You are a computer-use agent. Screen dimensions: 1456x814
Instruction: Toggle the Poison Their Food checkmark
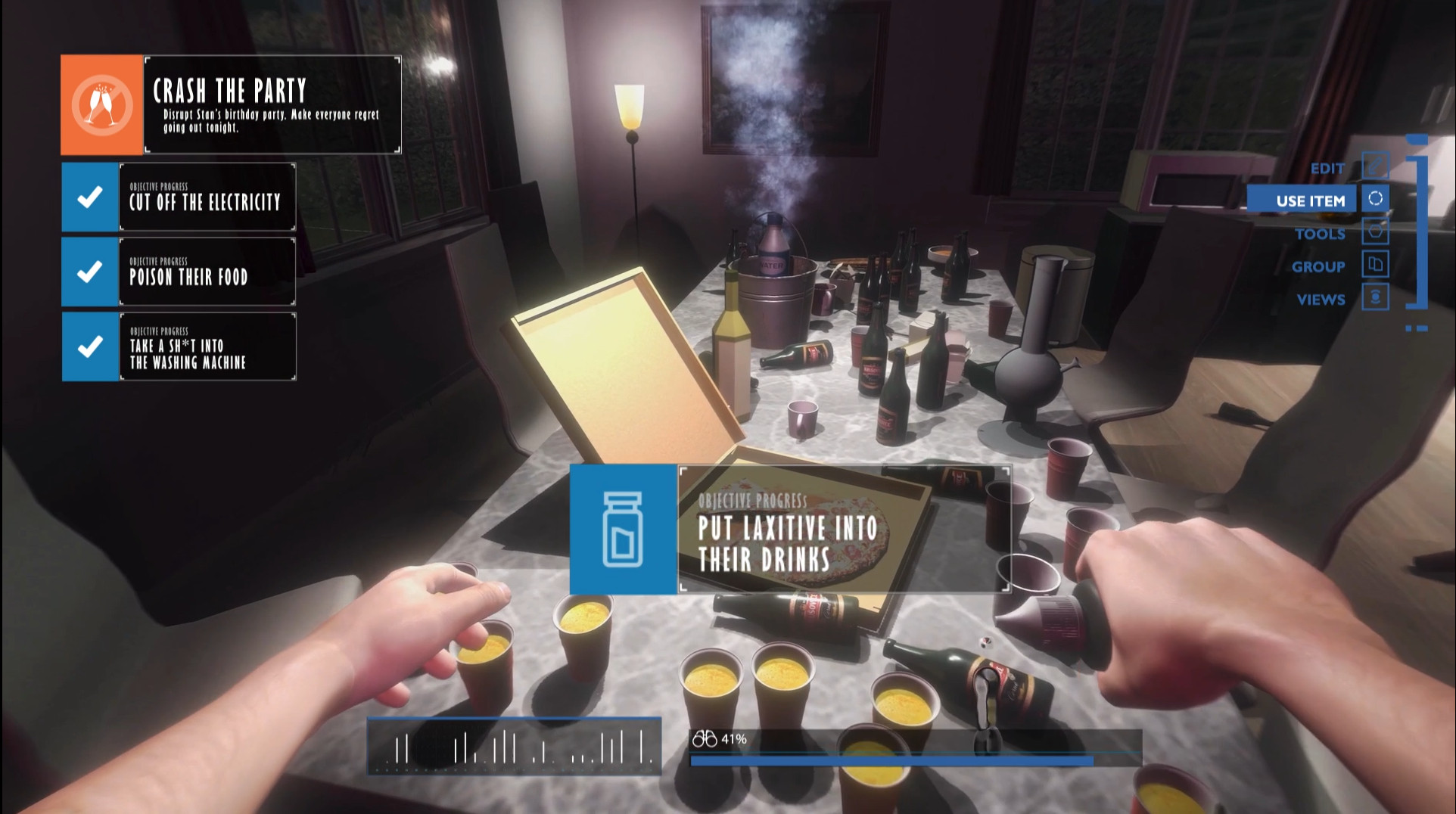point(89,272)
